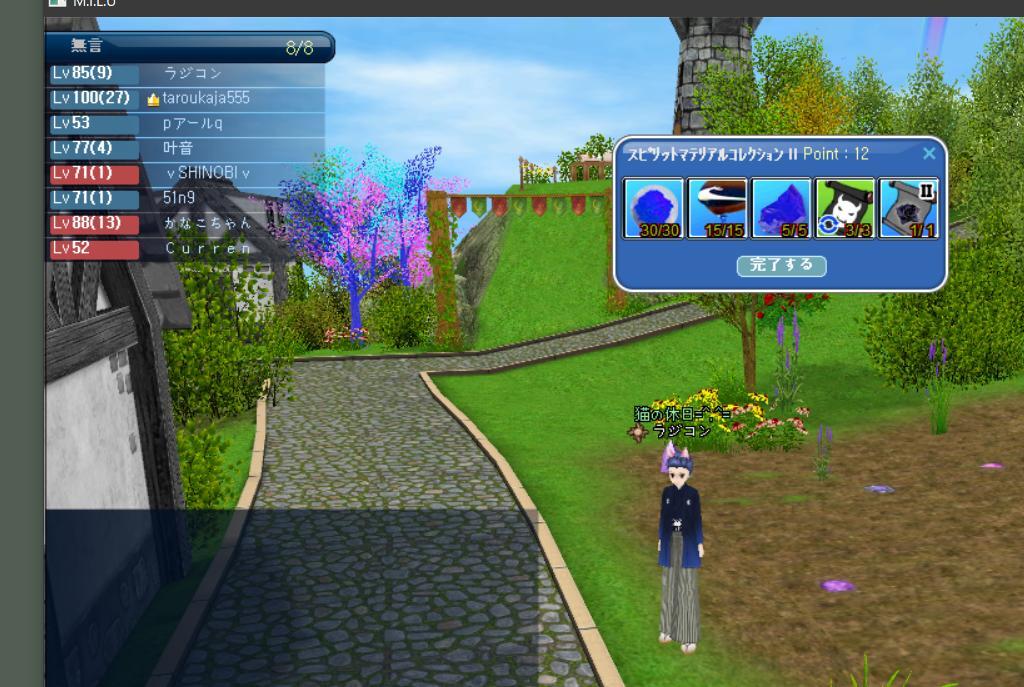Select the blue powder material slot
The height and width of the screenshot is (687, 1024).
pos(654,208)
